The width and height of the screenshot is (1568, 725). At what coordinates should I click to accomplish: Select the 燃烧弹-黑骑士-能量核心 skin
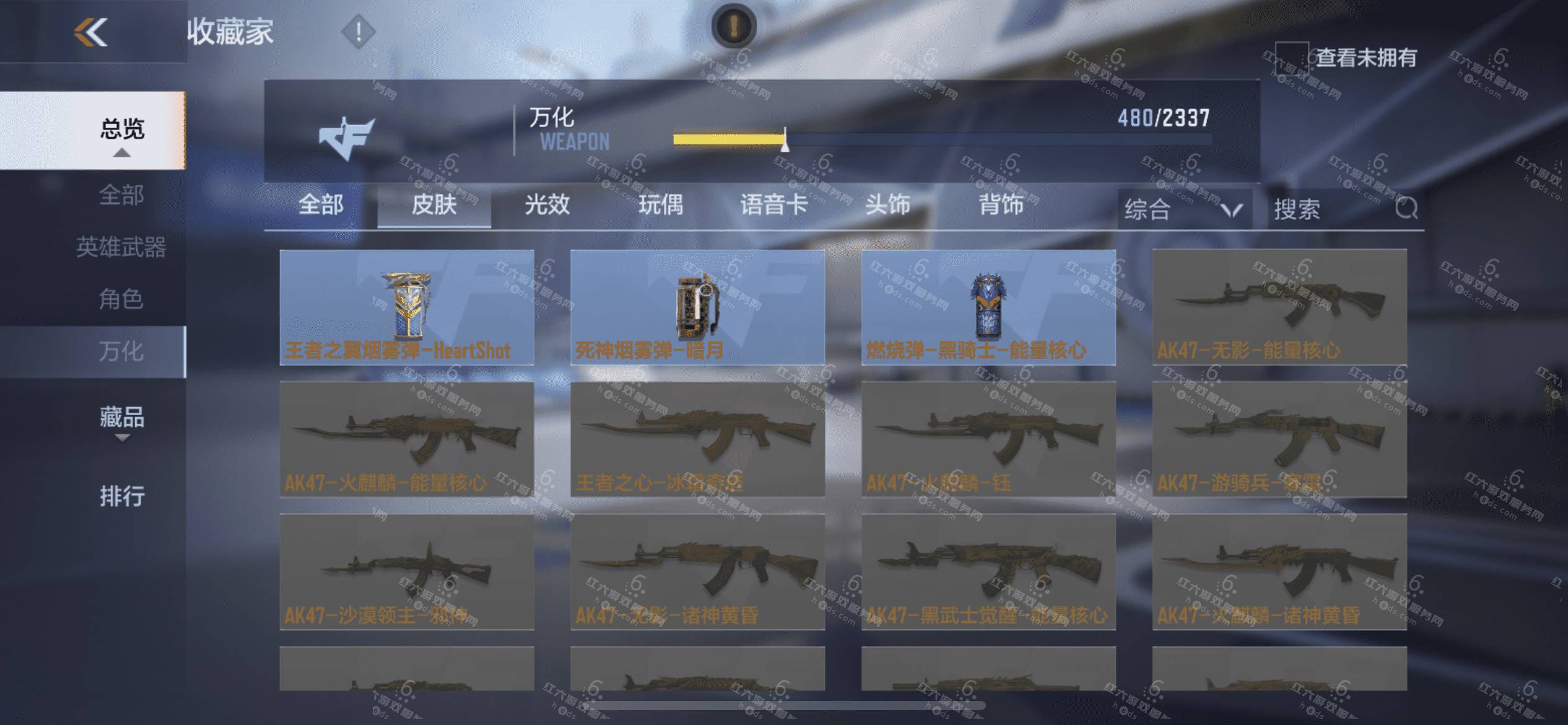click(x=988, y=307)
